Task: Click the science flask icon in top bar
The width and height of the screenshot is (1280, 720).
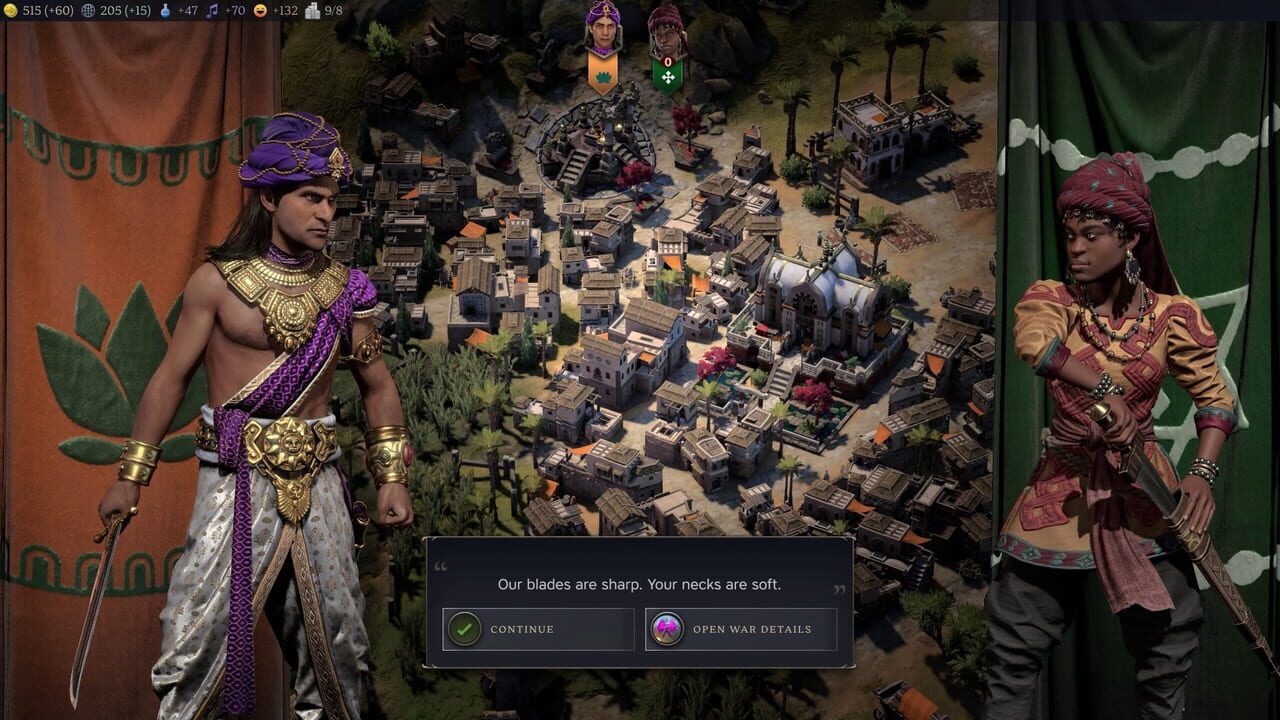Action: [x=166, y=10]
